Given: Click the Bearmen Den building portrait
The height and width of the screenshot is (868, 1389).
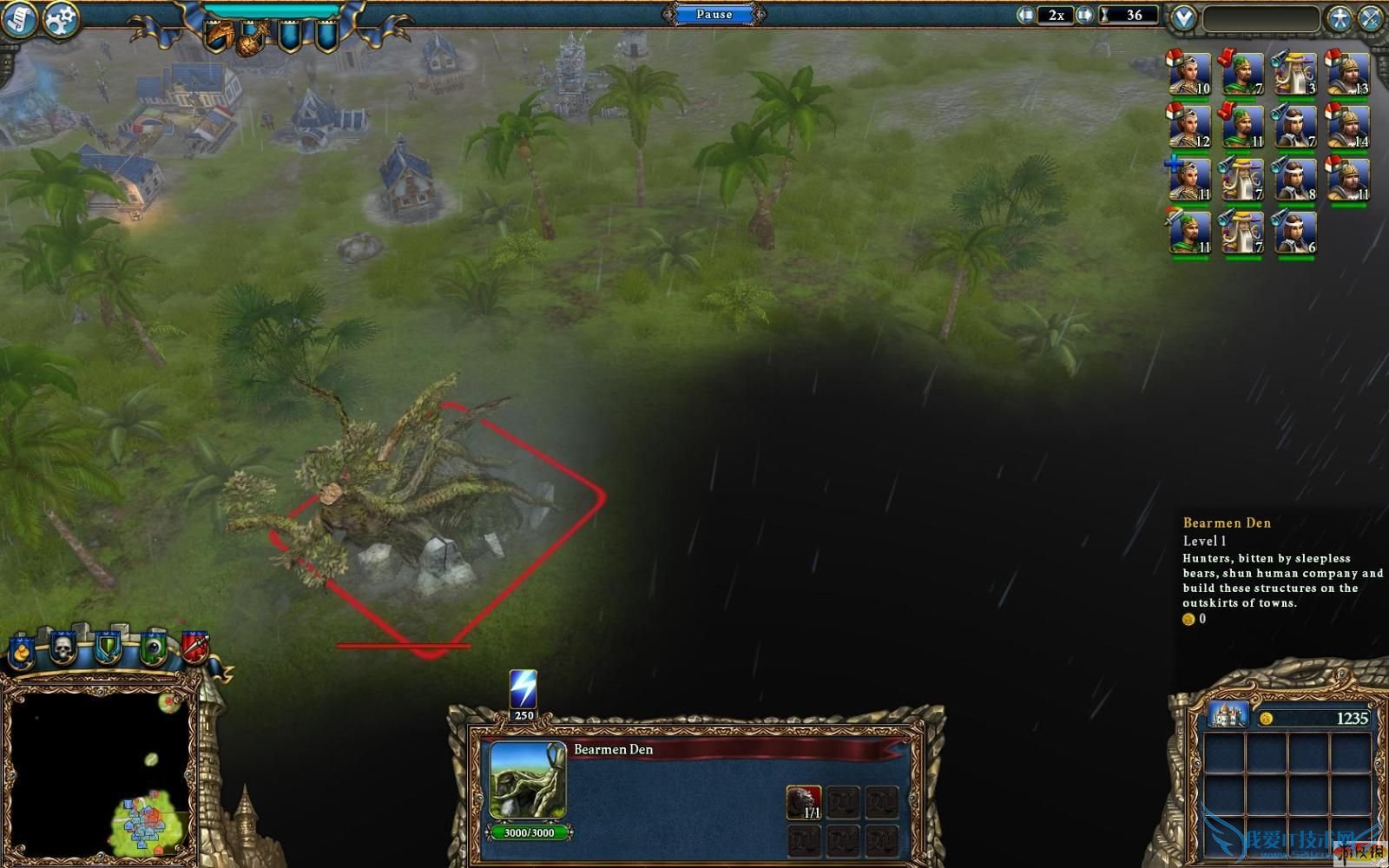Looking at the screenshot, I should coord(528,779).
